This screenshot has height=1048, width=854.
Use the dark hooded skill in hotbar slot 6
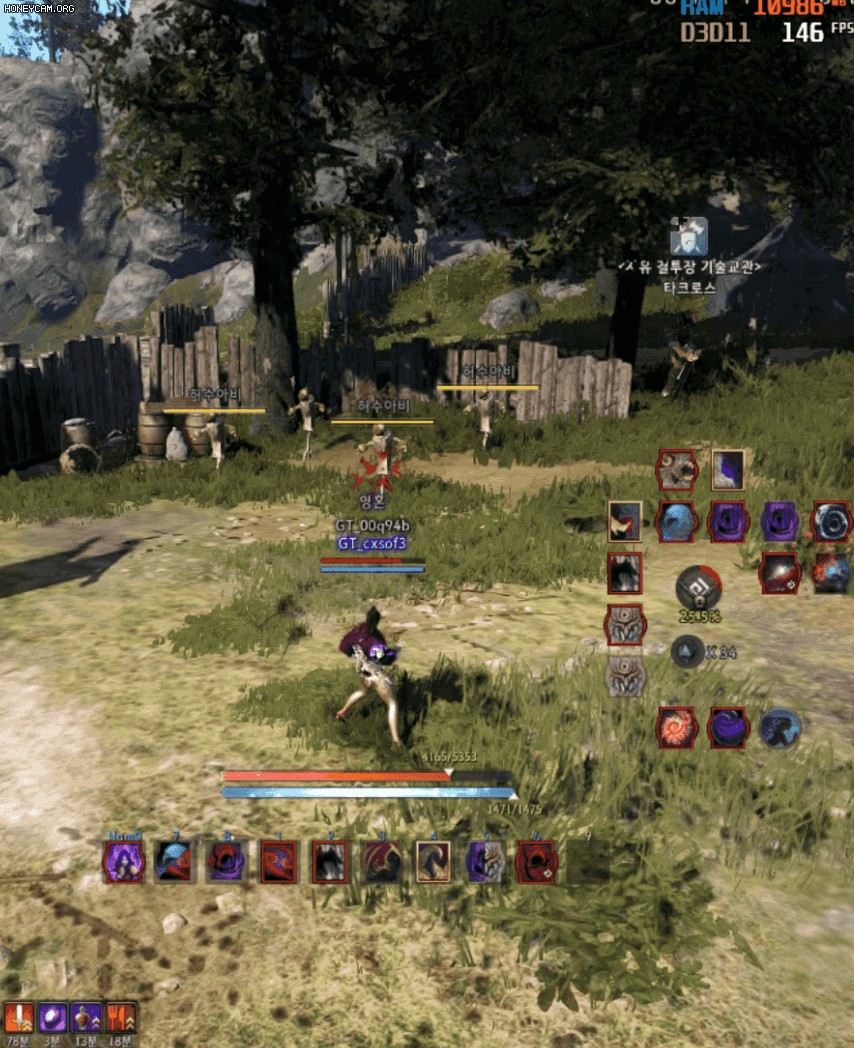536,861
